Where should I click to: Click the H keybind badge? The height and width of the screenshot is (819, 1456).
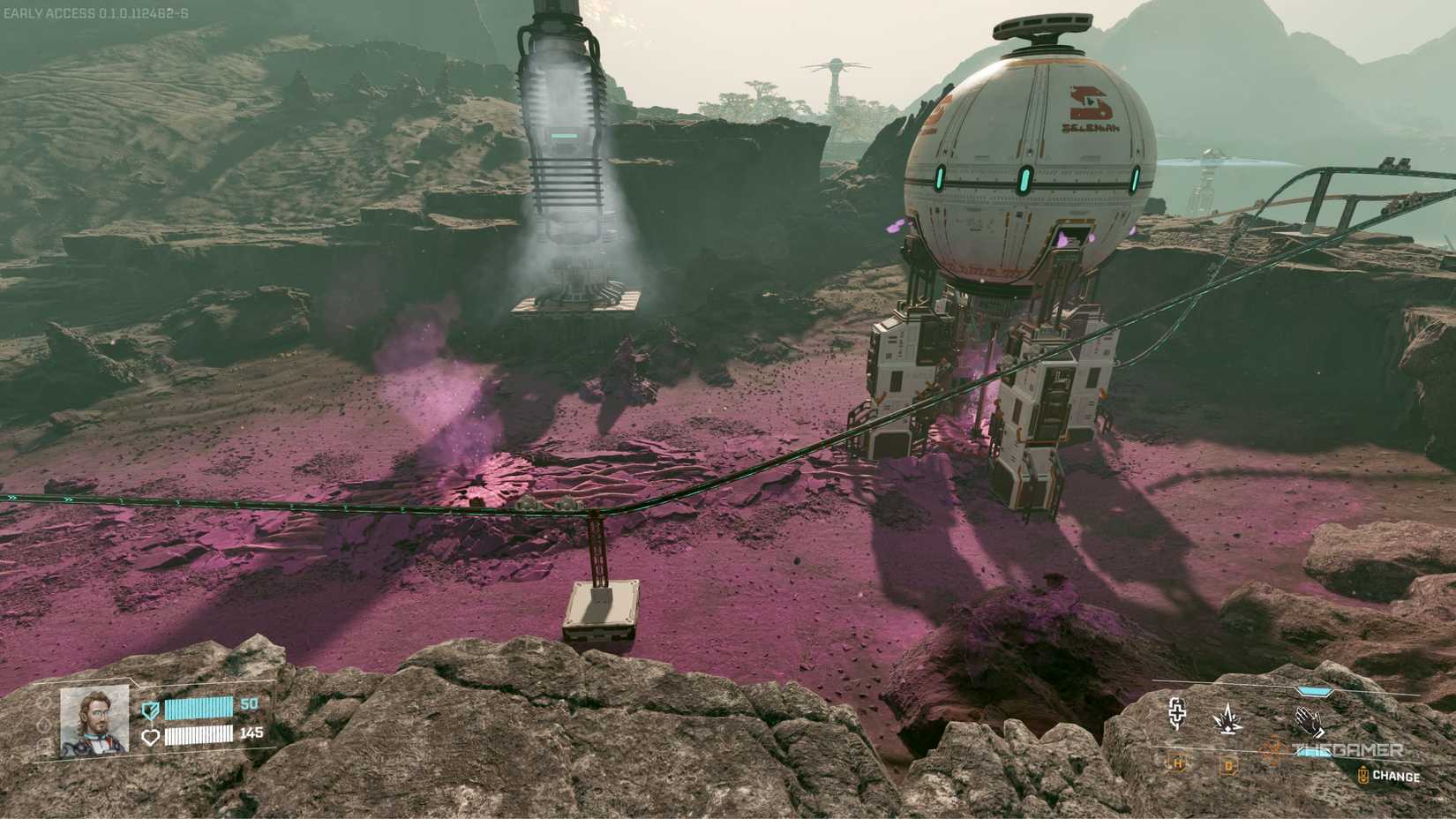[x=1177, y=764]
